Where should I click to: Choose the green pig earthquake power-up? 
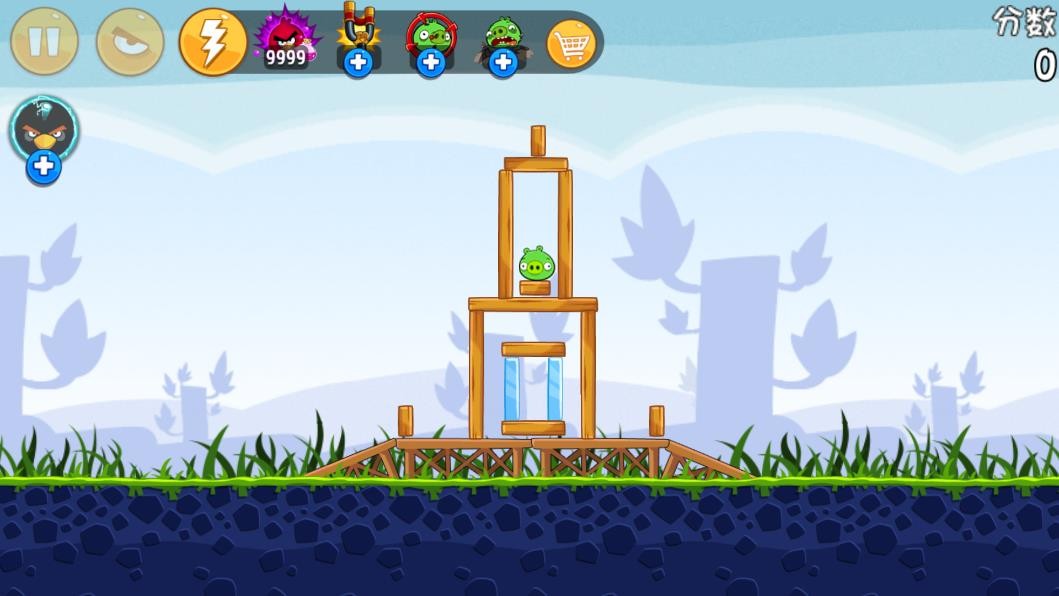click(x=502, y=41)
